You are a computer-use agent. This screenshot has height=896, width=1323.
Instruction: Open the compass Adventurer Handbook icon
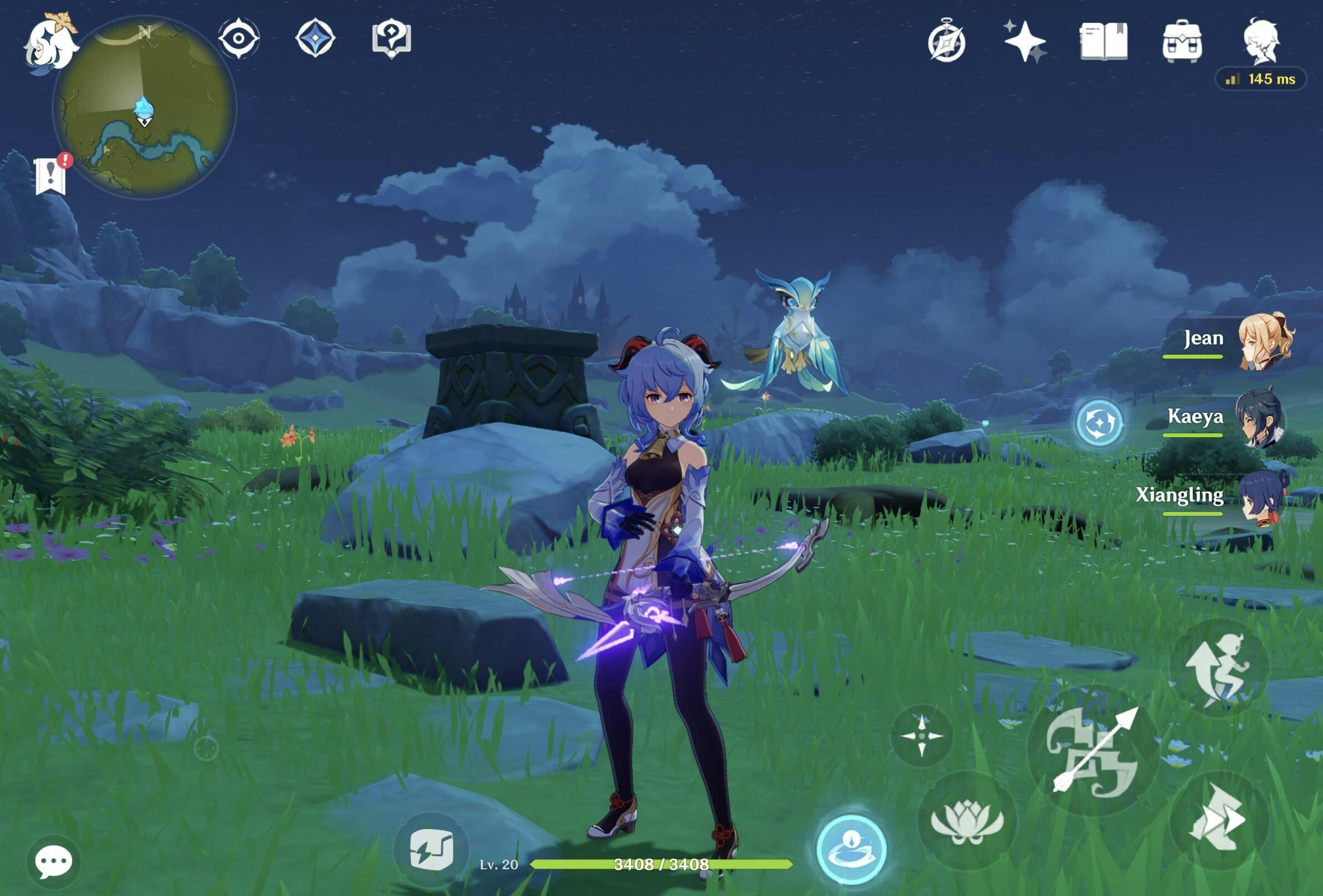[x=946, y=41]
